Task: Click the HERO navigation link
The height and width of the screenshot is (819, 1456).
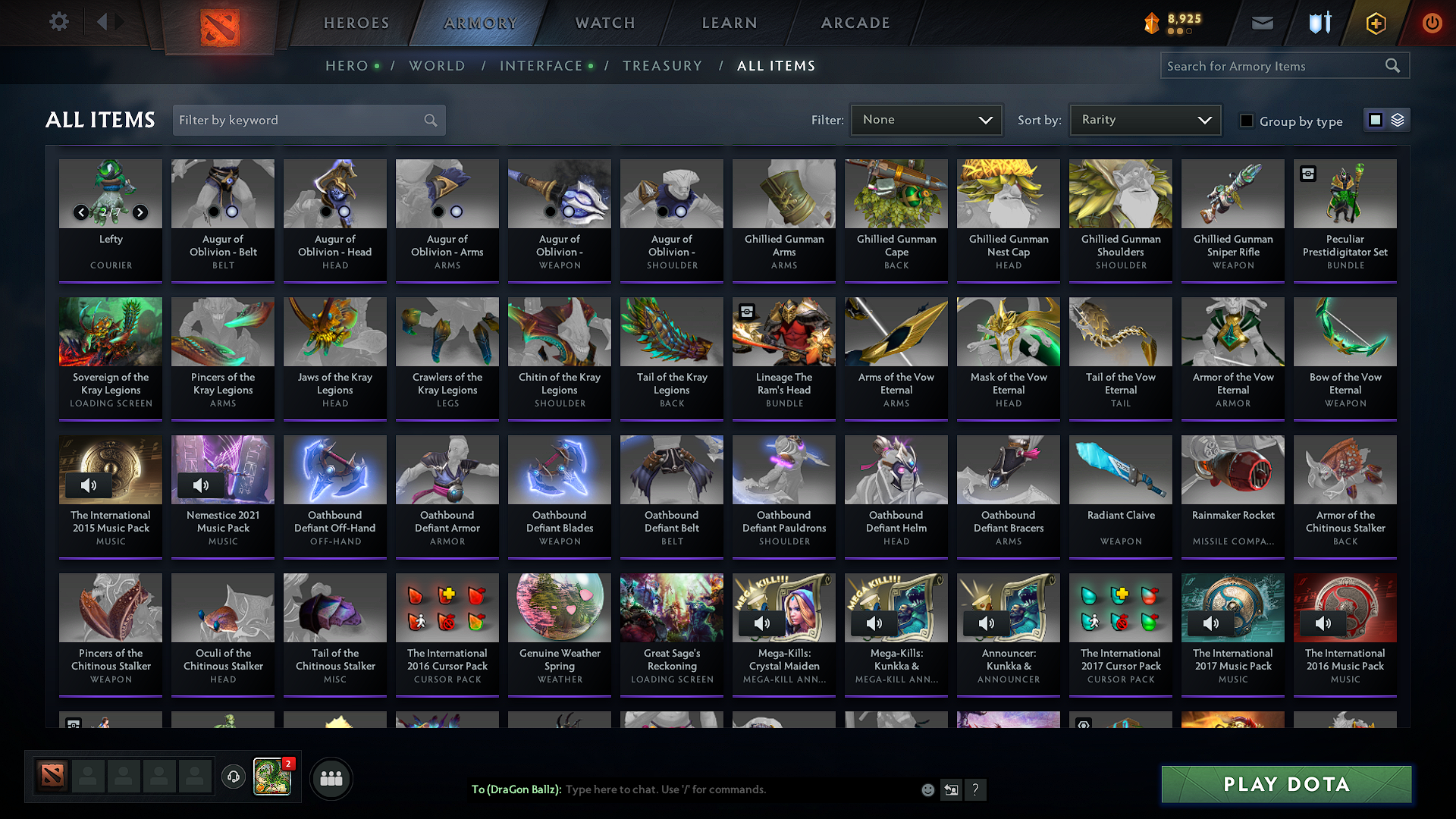Action: pyautogui.click(x=346, y=66)
